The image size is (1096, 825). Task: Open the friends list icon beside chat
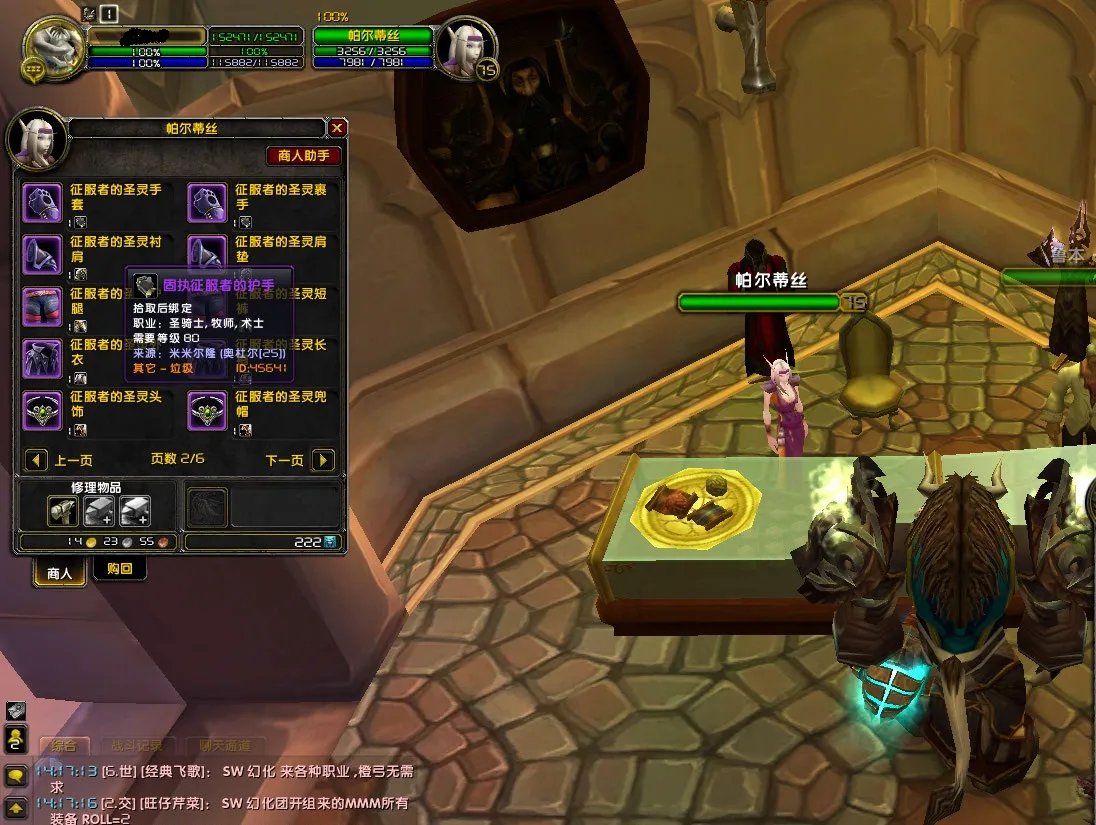coord(16,740)
